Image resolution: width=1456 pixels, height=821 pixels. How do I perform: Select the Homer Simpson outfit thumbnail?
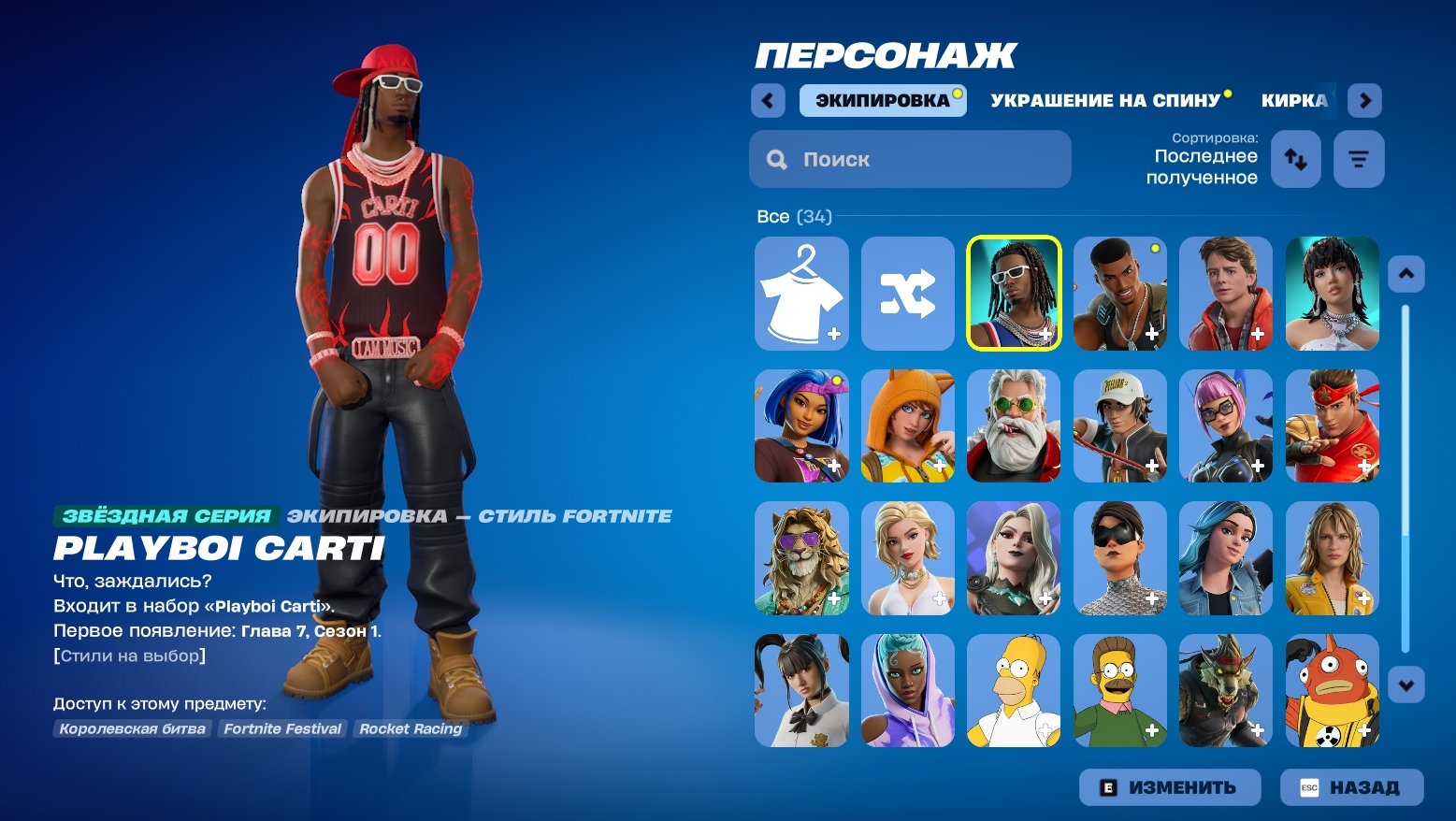pos(1015,691)
